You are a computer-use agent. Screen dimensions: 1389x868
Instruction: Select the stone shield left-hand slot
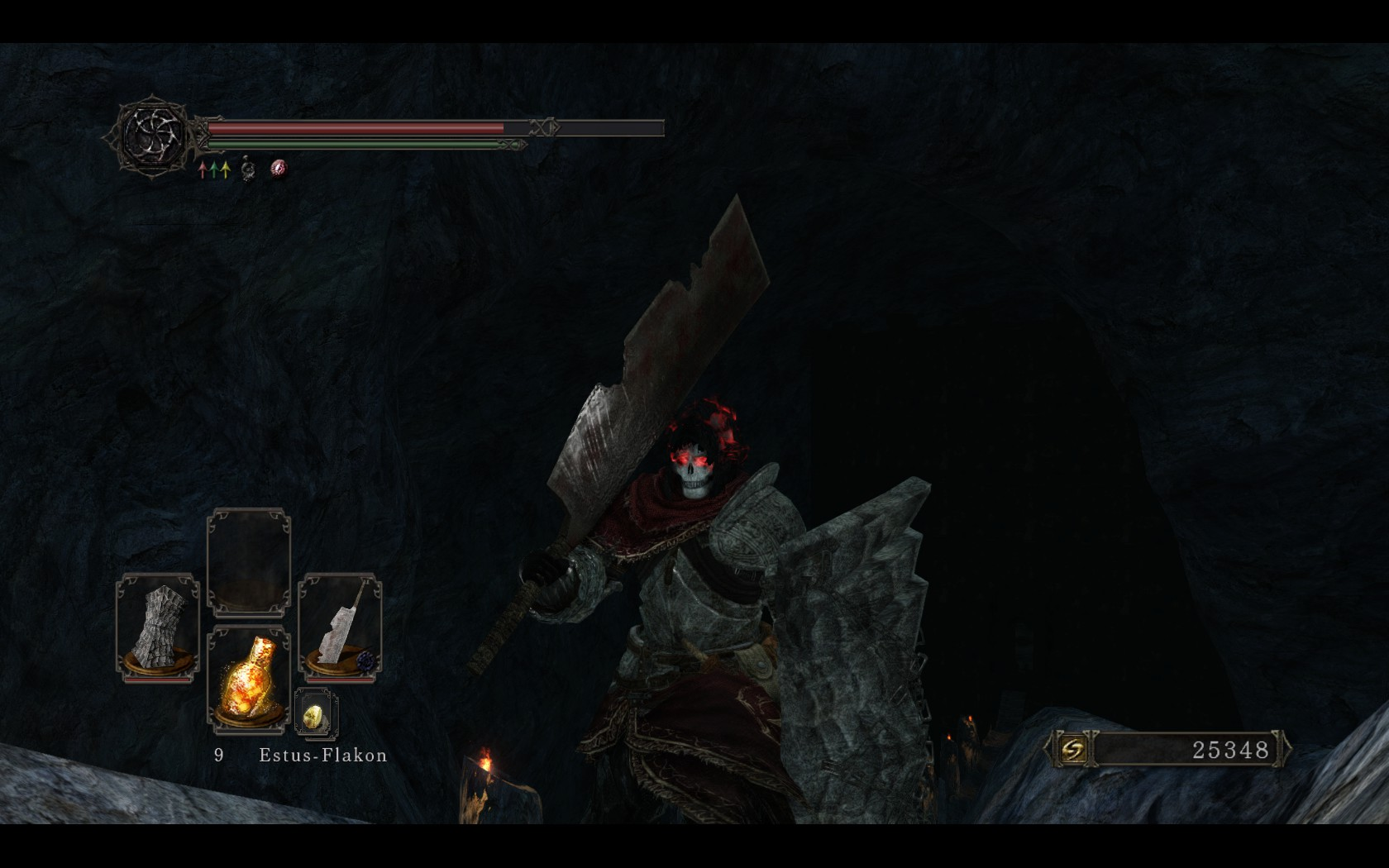click(x=158, y=627)
